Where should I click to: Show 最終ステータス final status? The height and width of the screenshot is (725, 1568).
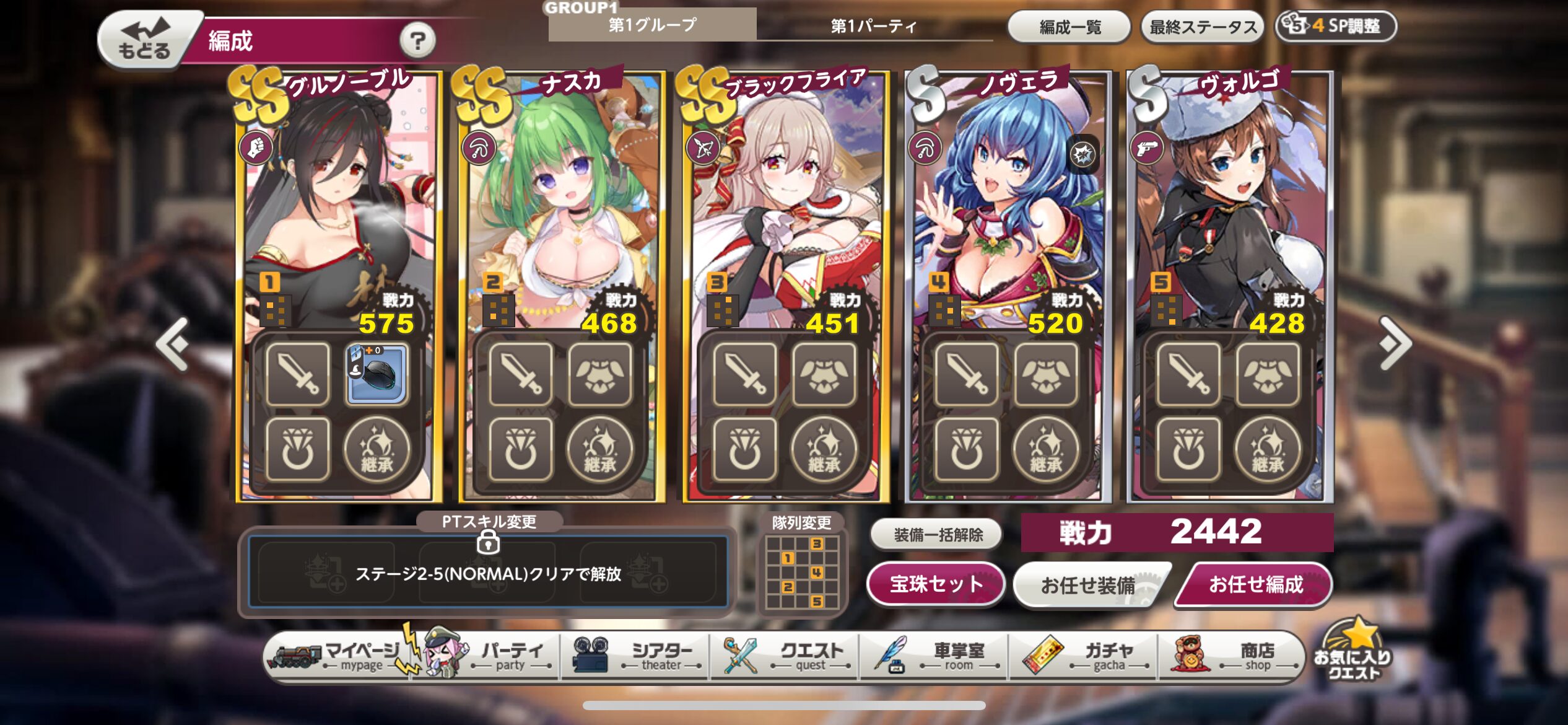coord(1203,27)
